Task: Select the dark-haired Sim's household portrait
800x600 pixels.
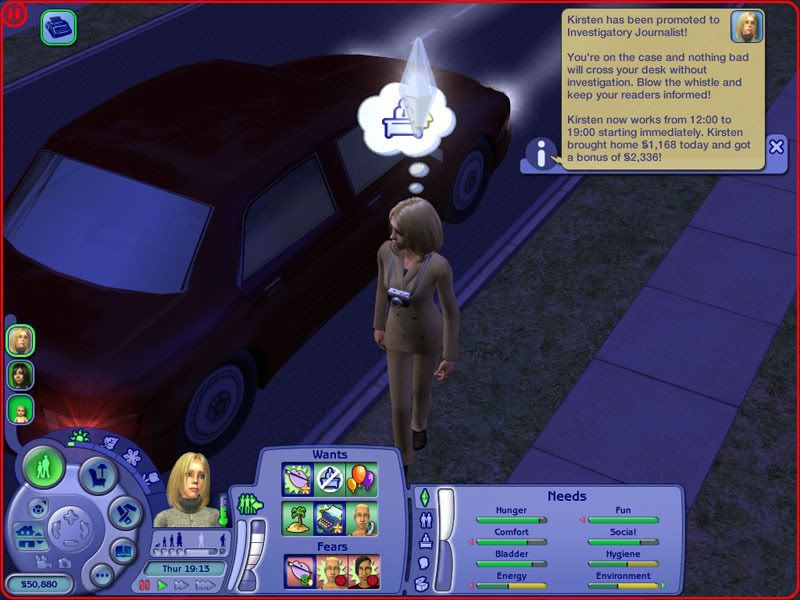Action: click(x=20, y=375)
